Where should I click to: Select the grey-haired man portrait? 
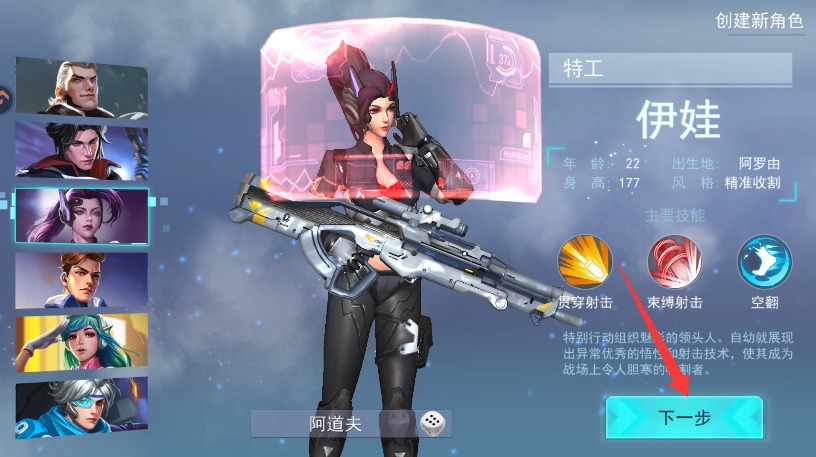(82, 87)
